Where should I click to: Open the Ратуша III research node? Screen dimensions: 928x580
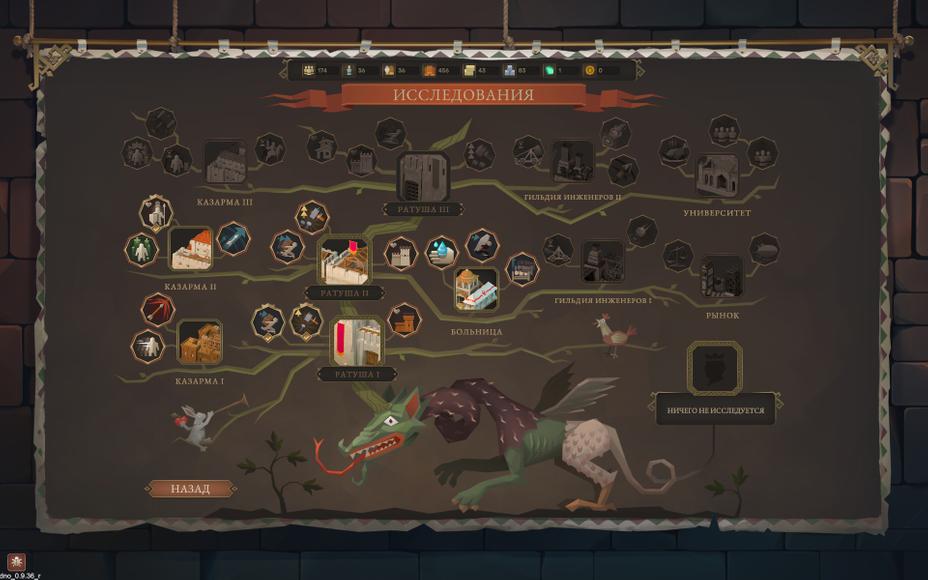pos(423,176)
